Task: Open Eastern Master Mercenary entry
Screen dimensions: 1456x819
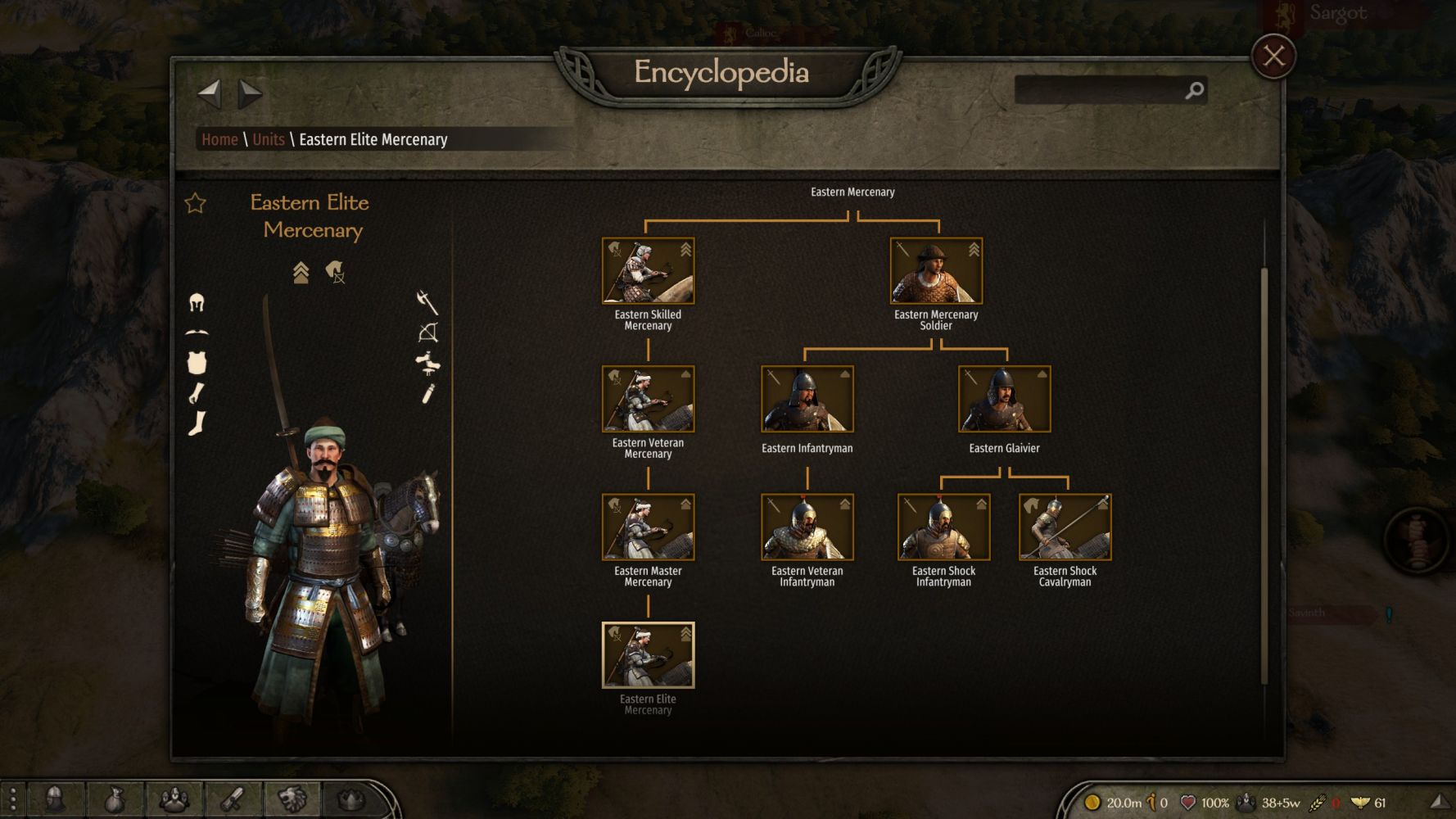Action: click(648, 527)
